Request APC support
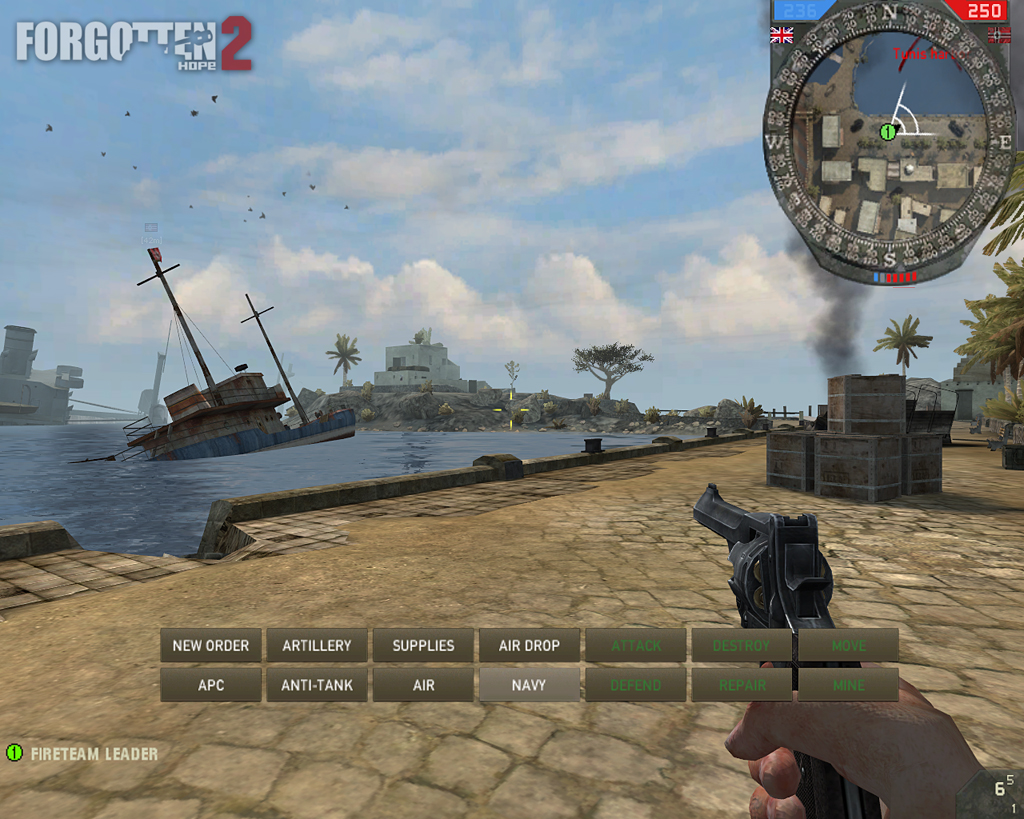 point(211,685)
